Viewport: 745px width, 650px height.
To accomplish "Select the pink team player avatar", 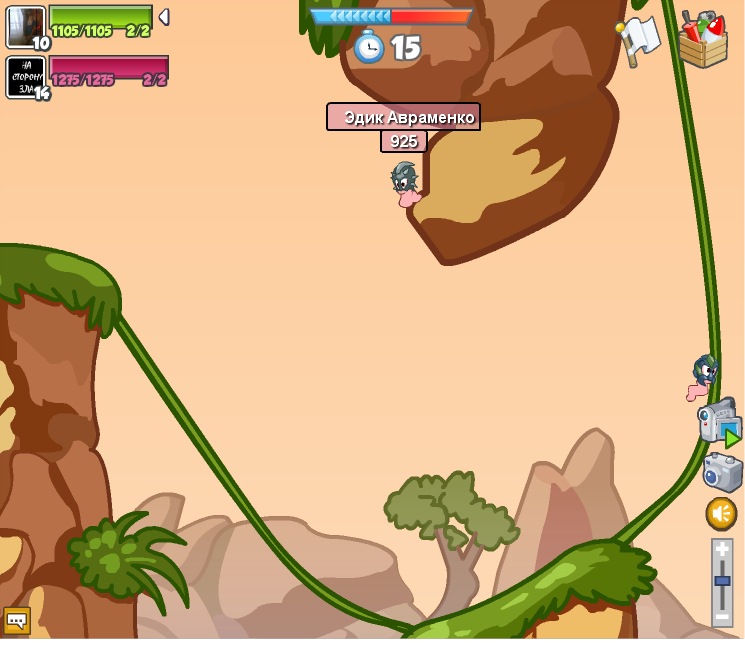I will pos(25,76).
